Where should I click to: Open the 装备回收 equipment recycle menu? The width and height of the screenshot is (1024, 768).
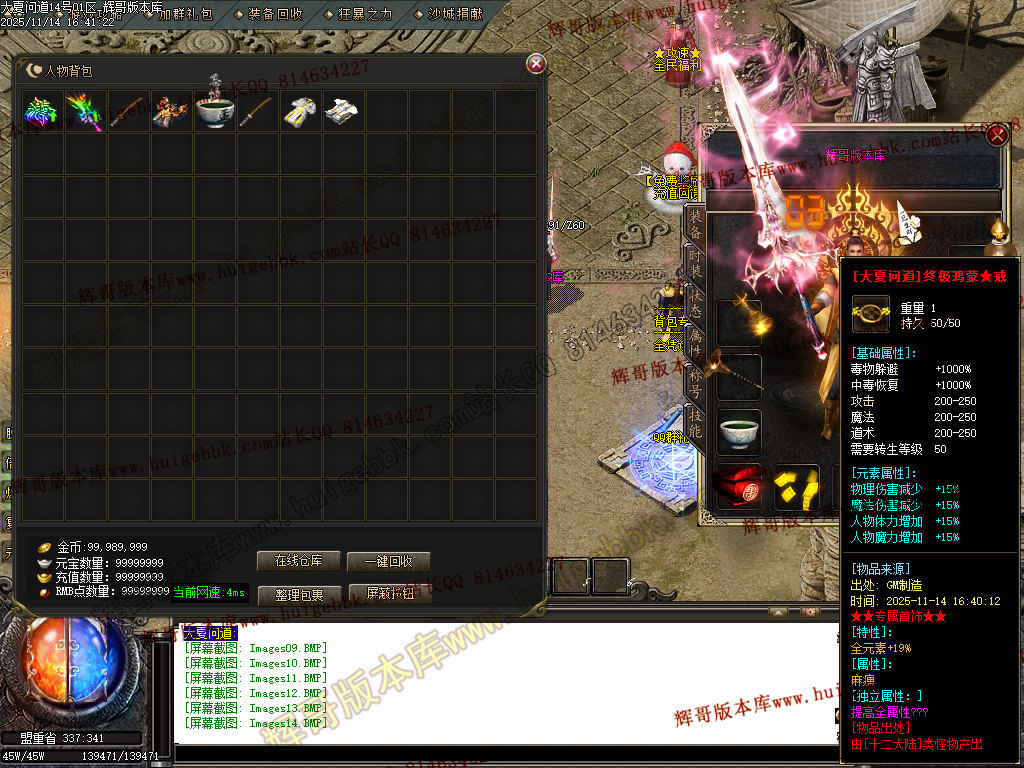point(275,14)
